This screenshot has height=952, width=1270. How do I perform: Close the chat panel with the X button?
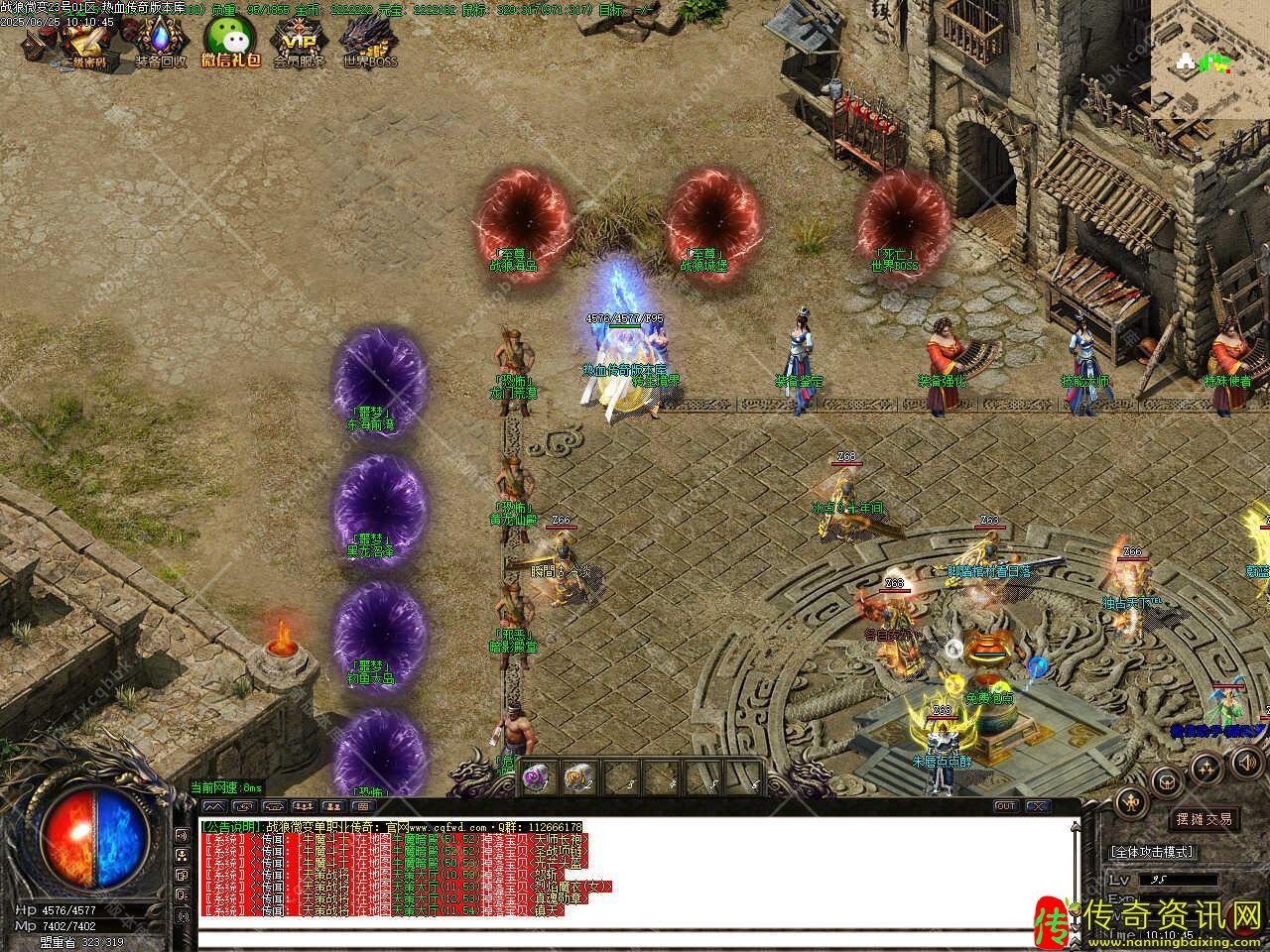pyautogui.click(x=1037, y=806)
